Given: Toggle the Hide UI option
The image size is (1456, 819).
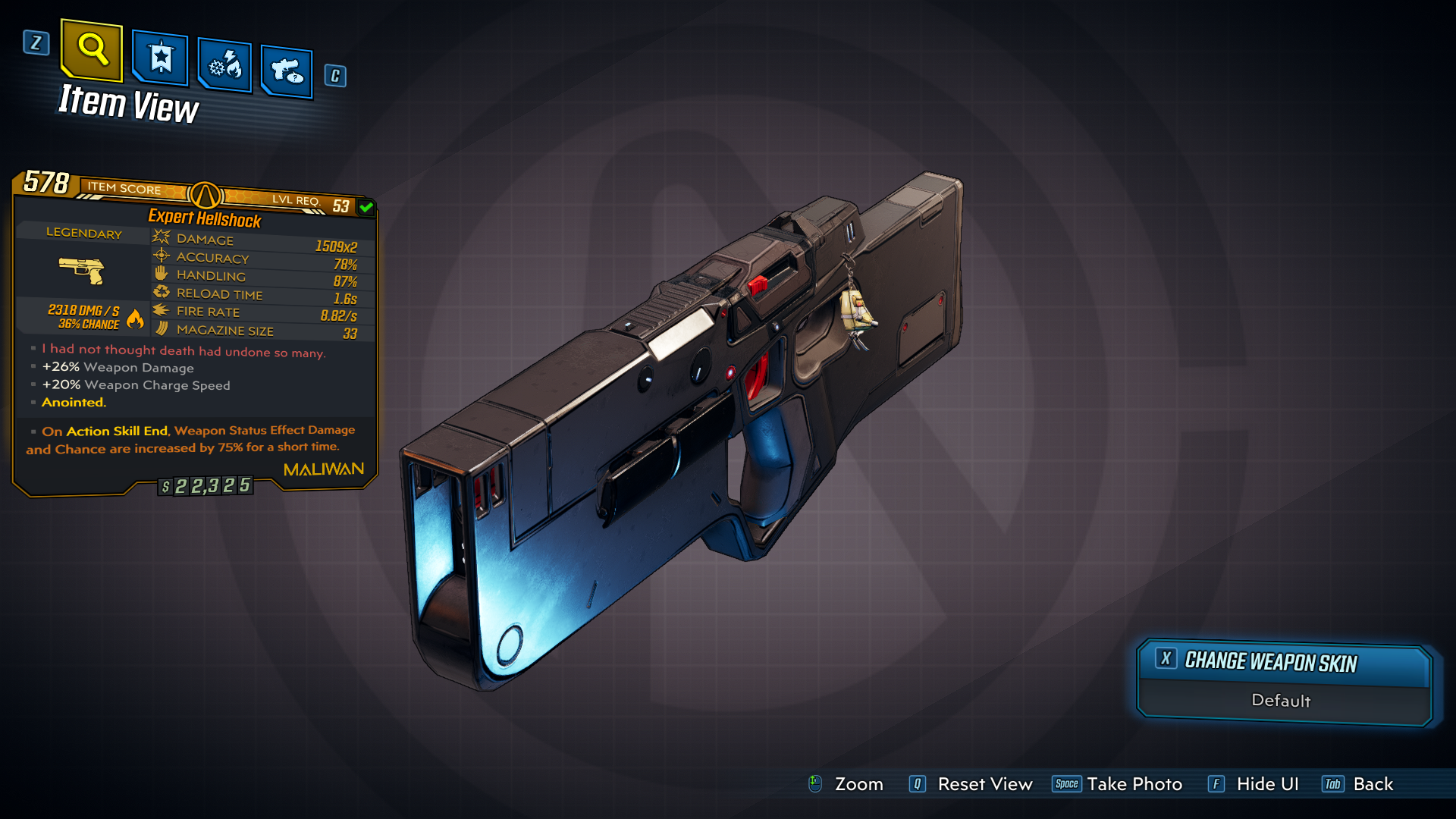Looking at the screenshot, I should [x=1254, y=784].
